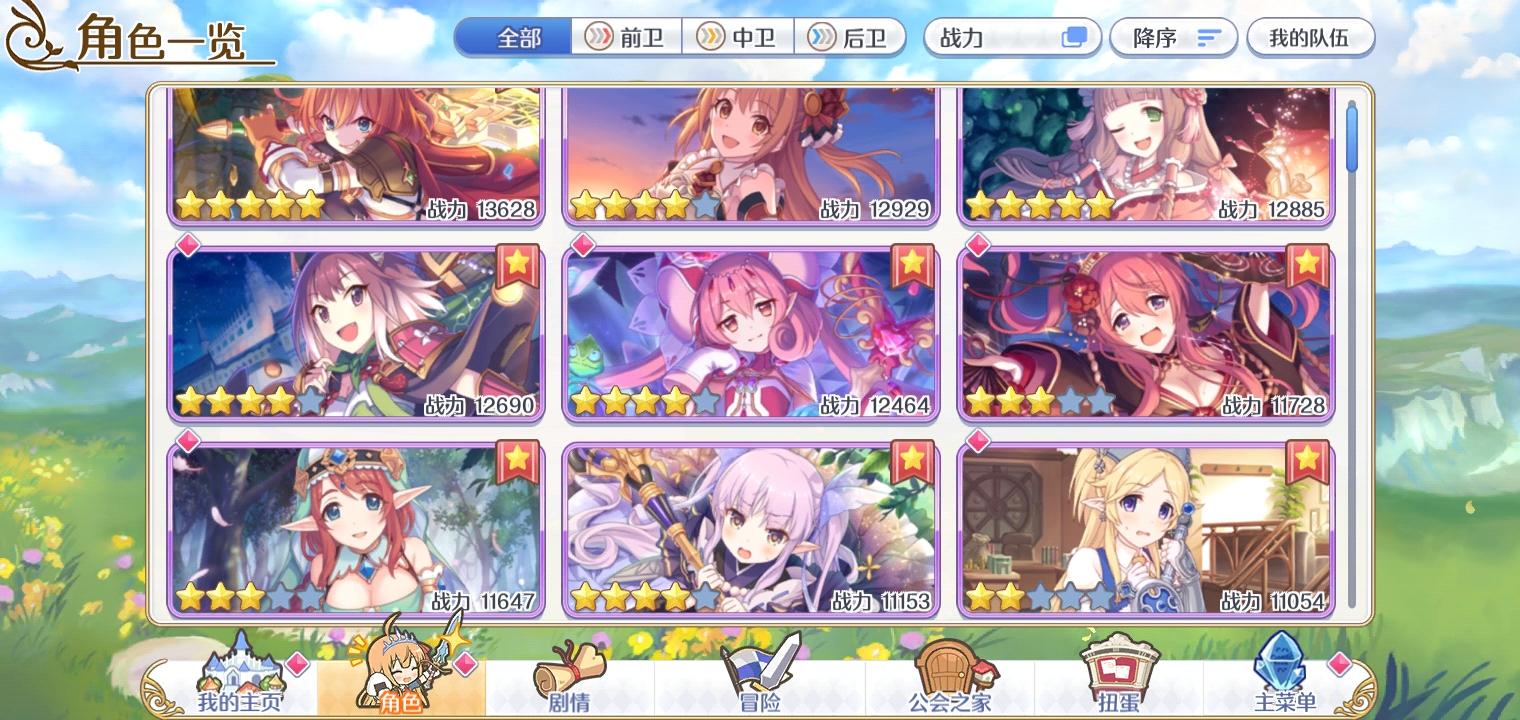This screenshot has width=1520, height=720.
Task: Select the 后卫 filter tab
Action: pyautogui.click(x=851, y=37)
